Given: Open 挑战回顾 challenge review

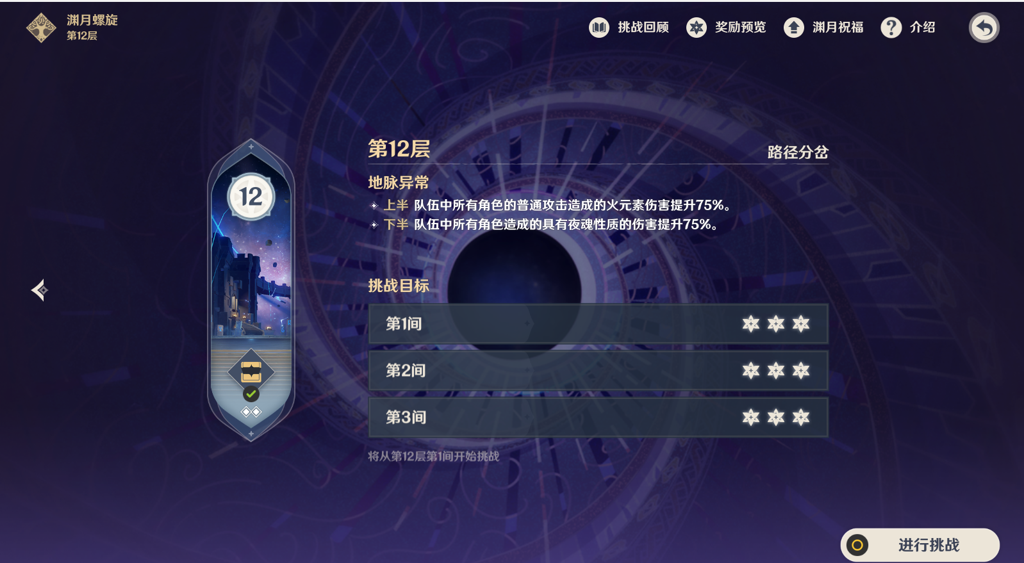Looking at the screenshot, I should click(x=629, y=28).
